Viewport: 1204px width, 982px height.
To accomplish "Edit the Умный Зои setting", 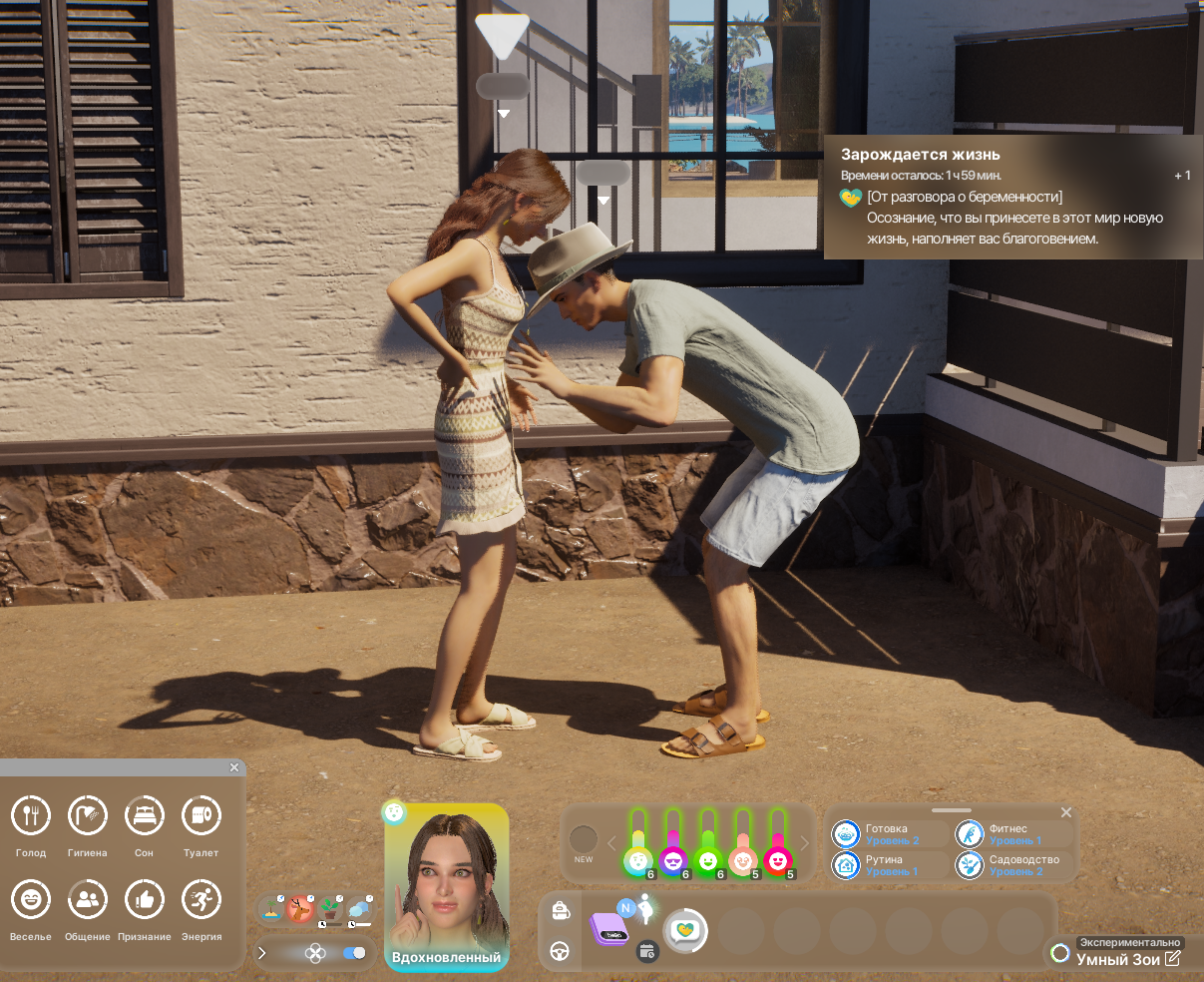I will click(1173, 959).
